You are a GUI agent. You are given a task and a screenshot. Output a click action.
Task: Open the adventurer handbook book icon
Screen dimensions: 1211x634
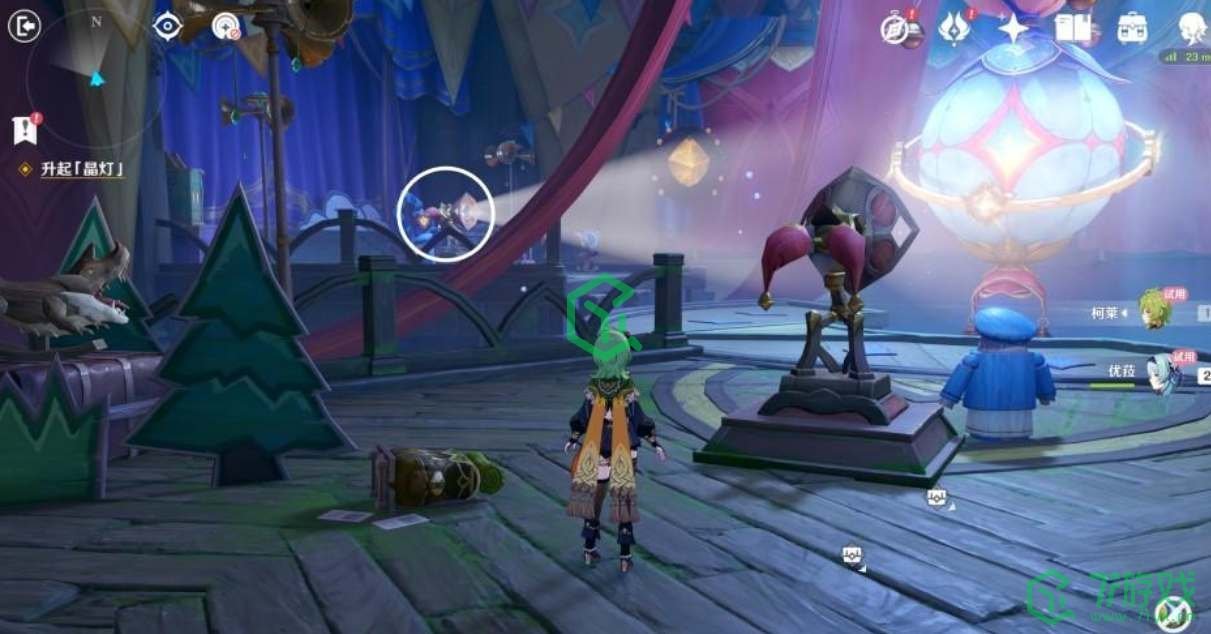[x=1071, y=28]
